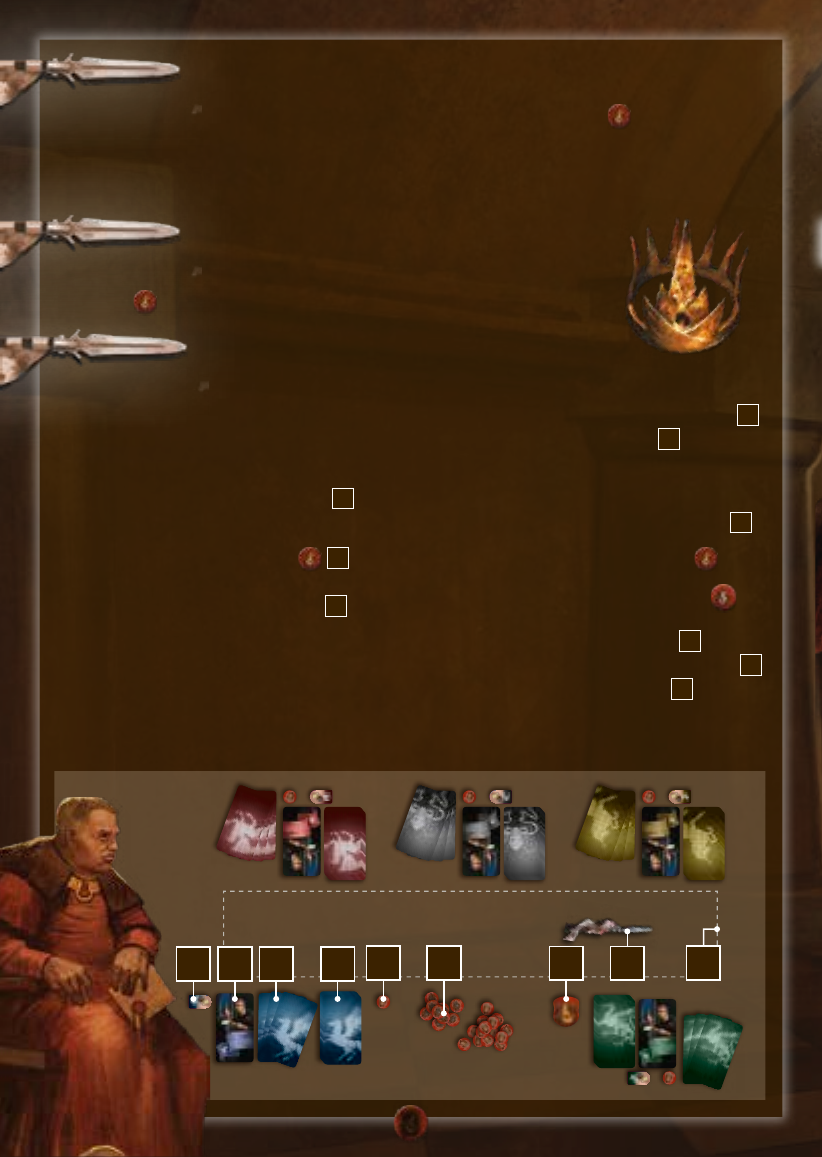The height and width of the screenshot is (1157, 822).
Task: Choose the grey player's character portrait card
Action: point(481,841)
